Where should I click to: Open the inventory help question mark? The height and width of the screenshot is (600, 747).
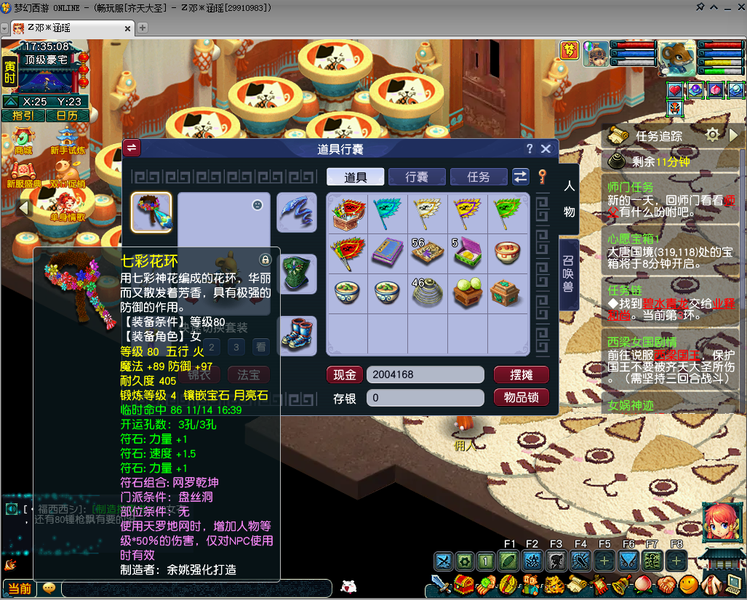(529, 149)
